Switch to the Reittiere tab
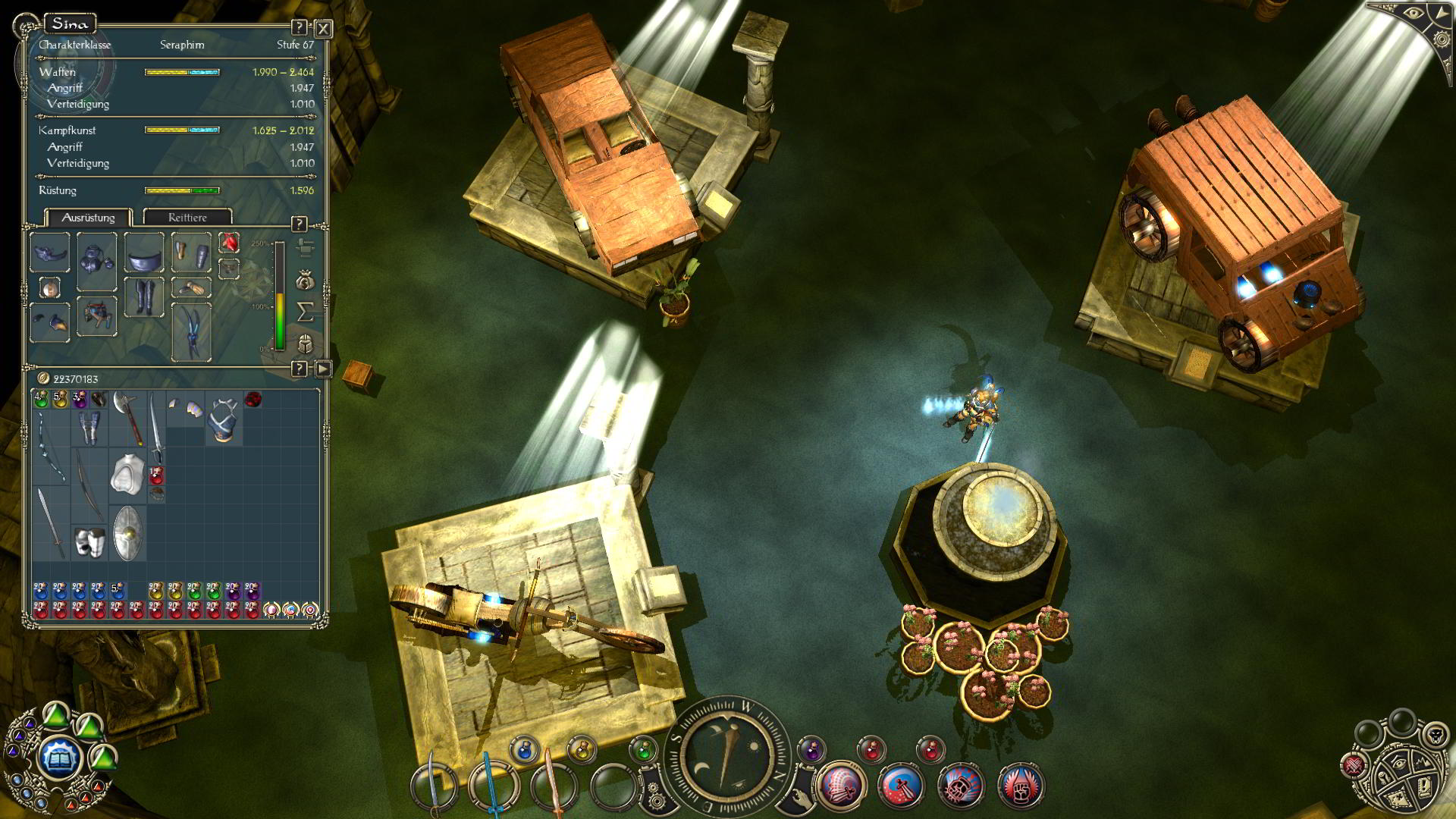The image size is (1456, 819). 187,218
